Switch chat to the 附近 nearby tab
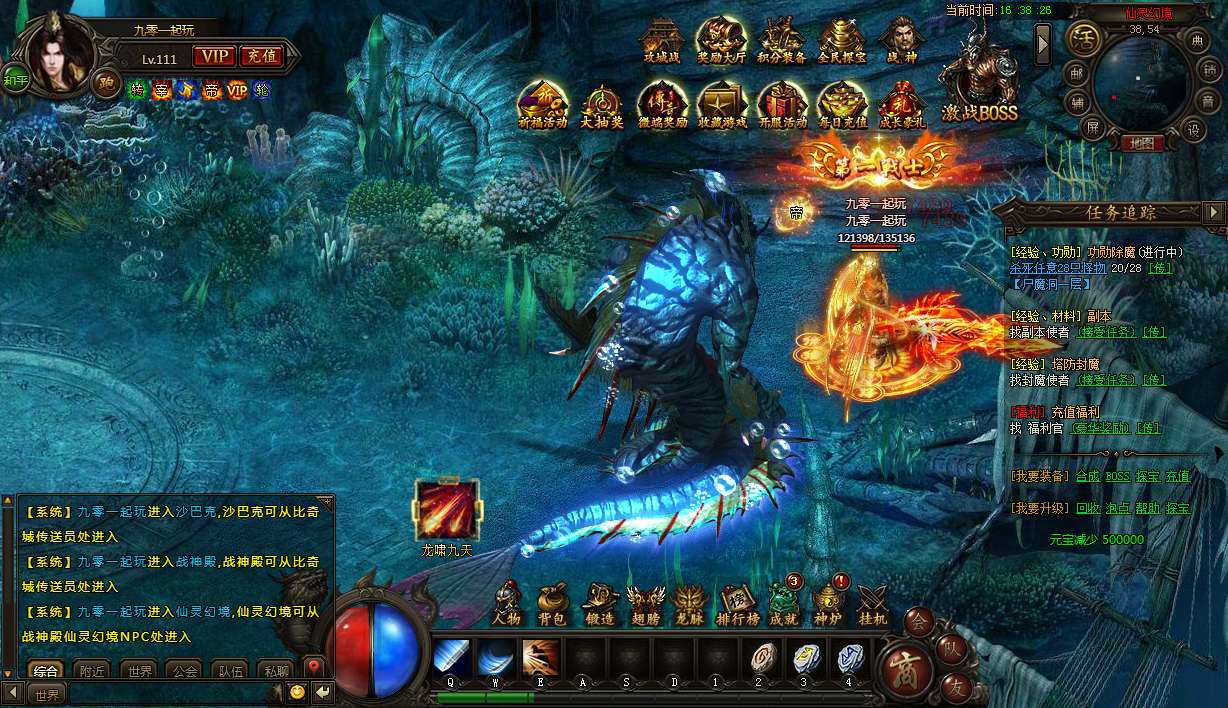This screenshot has height=708, width=1228. (93, 671)
